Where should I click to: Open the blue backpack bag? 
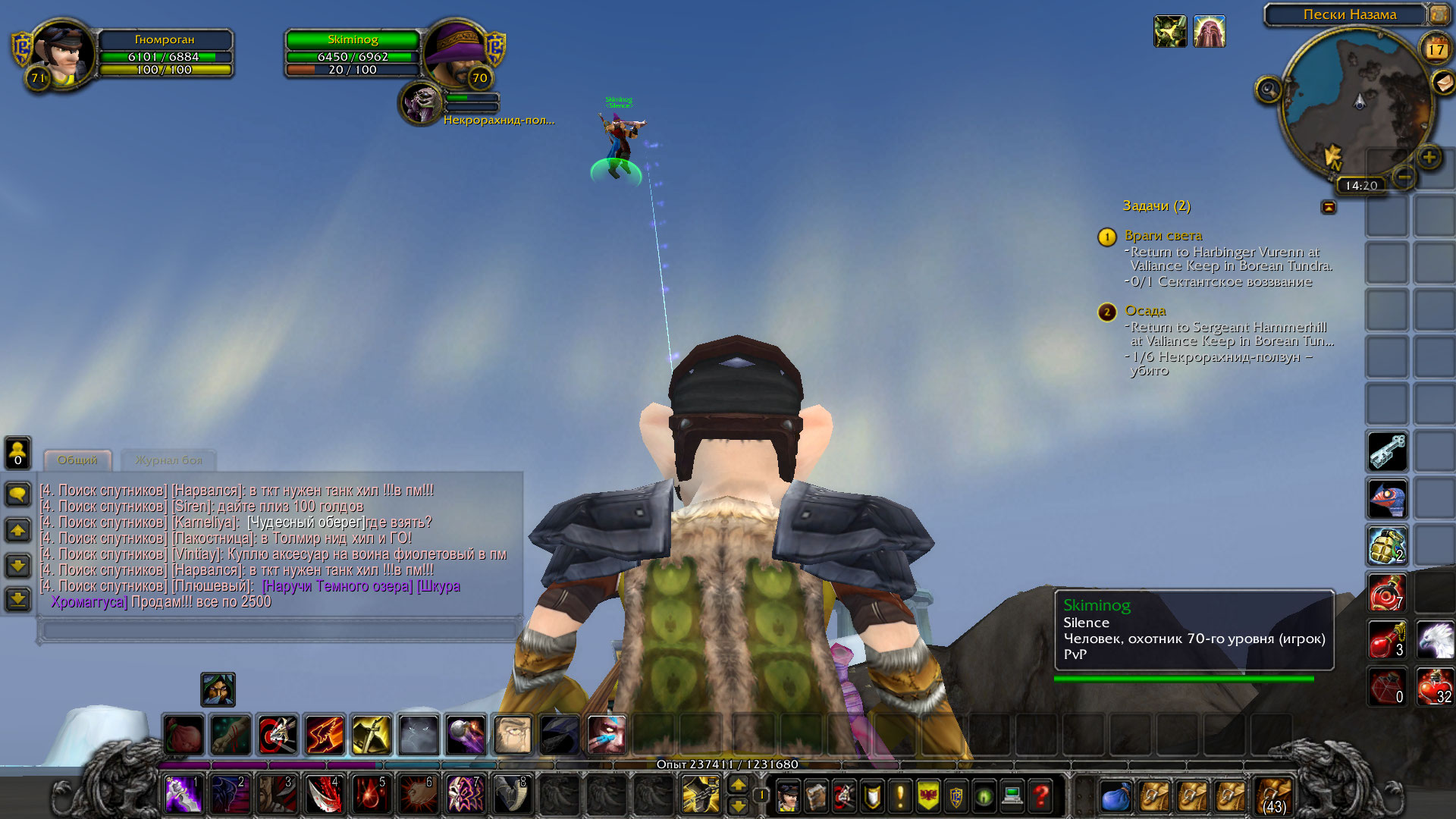1116,796
